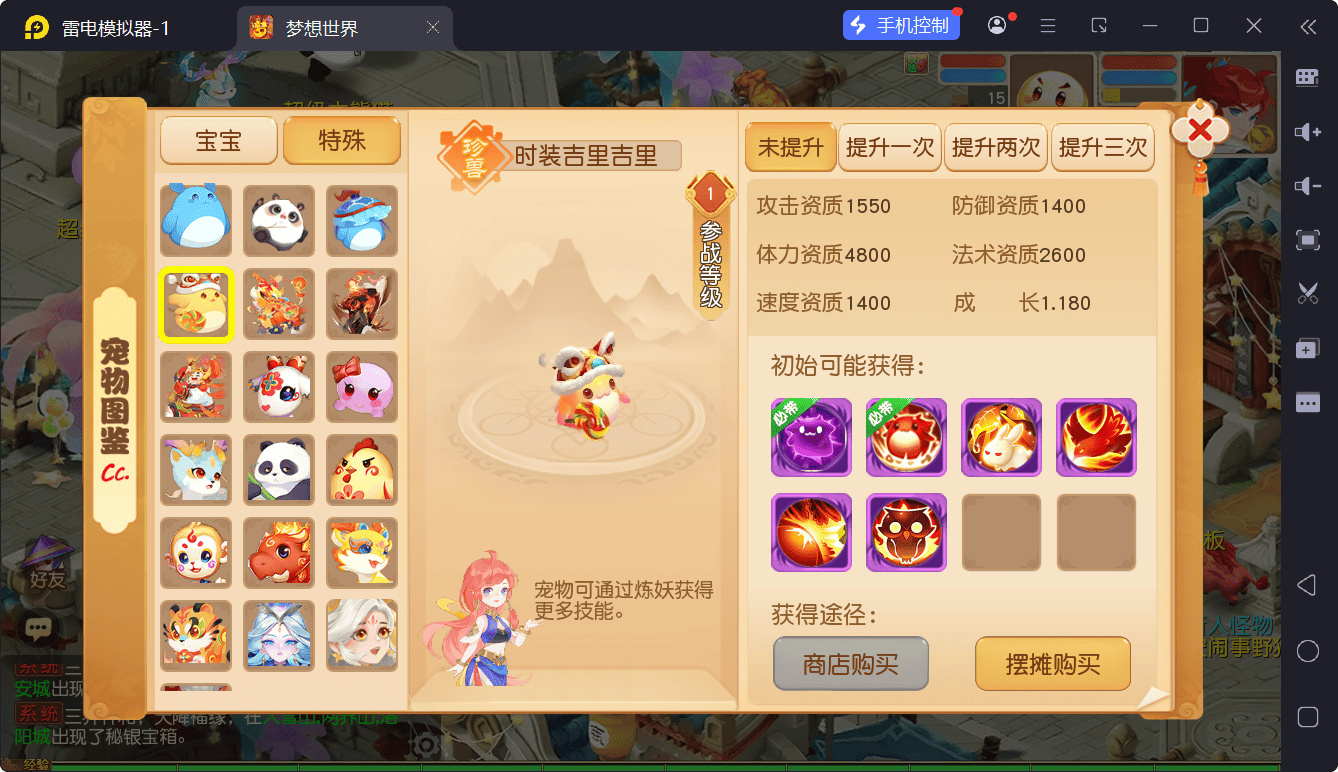Switch to 提升一次 tab
The image size is (1338, 772).
tap(890, 148)
